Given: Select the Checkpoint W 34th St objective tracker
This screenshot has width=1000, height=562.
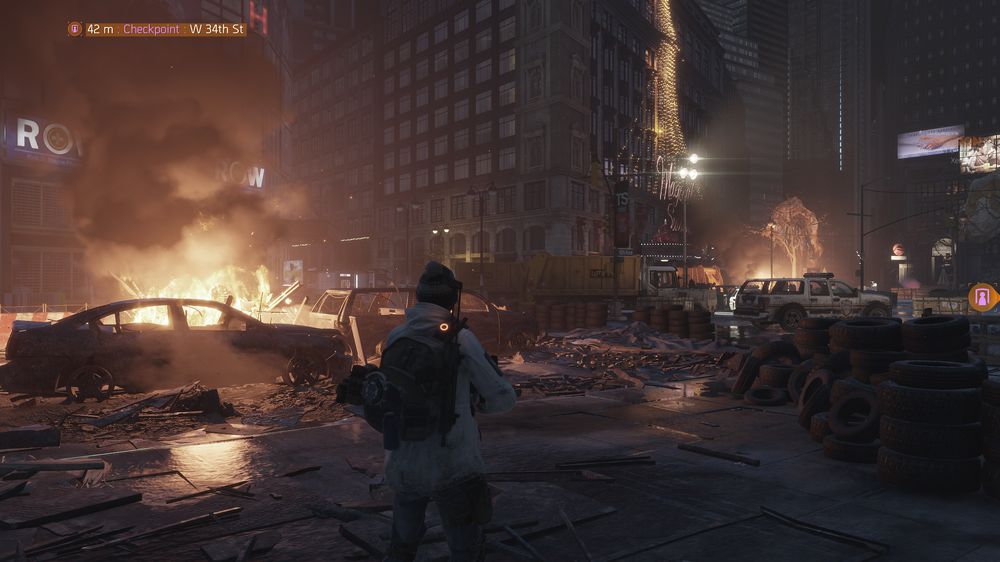Looking at the screenshot, I should (x=157, y=29).
